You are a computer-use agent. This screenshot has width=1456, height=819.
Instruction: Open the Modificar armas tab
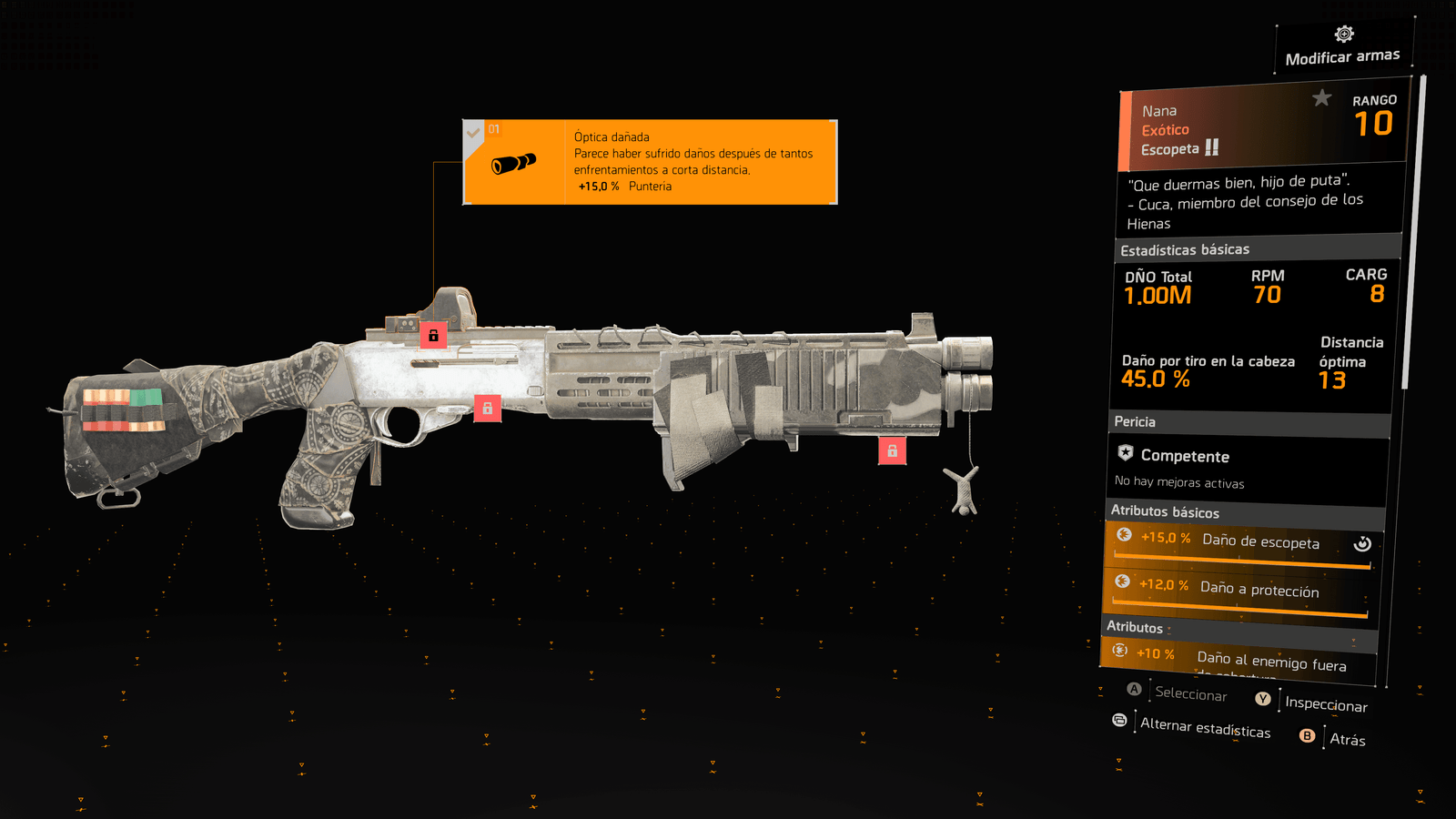coord(1343,47)
